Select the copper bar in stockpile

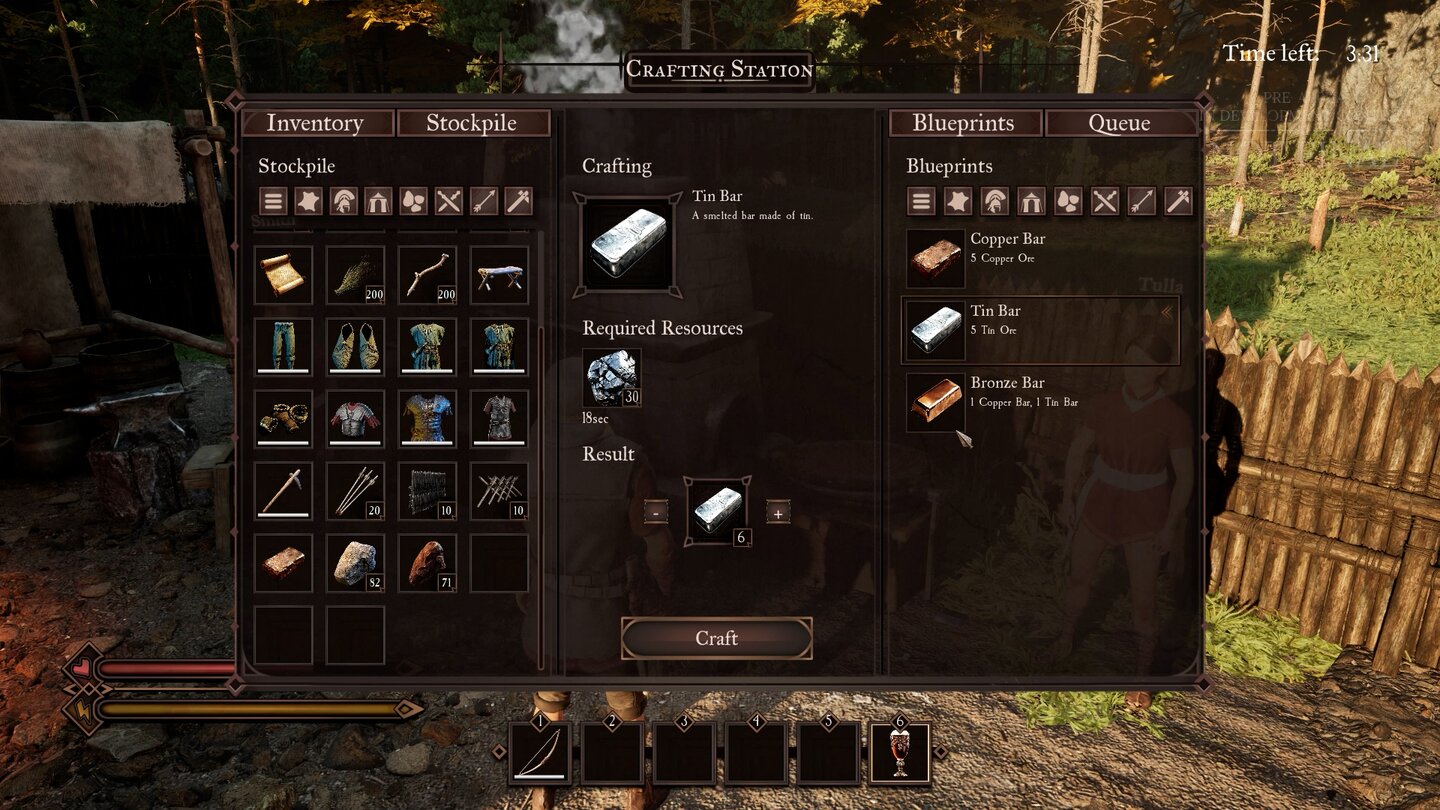coord(283,563)
